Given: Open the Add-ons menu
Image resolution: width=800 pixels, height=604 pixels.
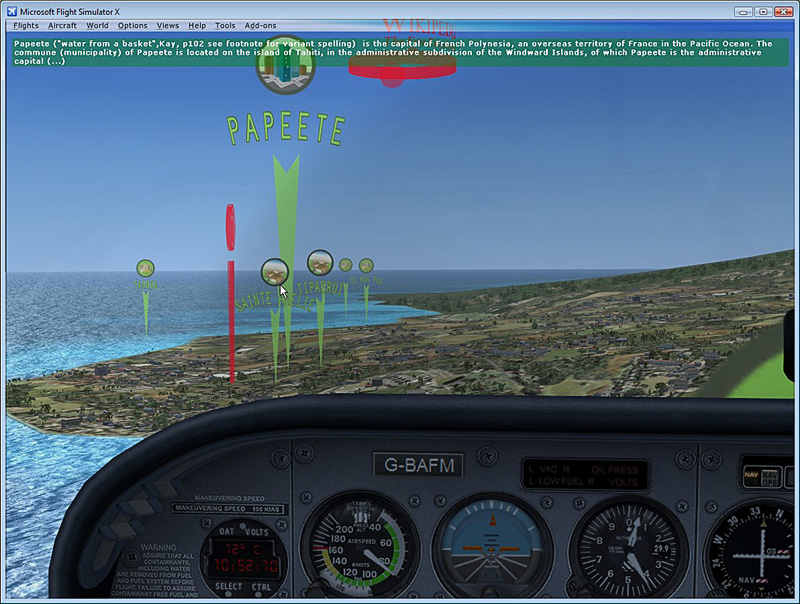Looking at the screenshot, I should [x=260, y=25].
